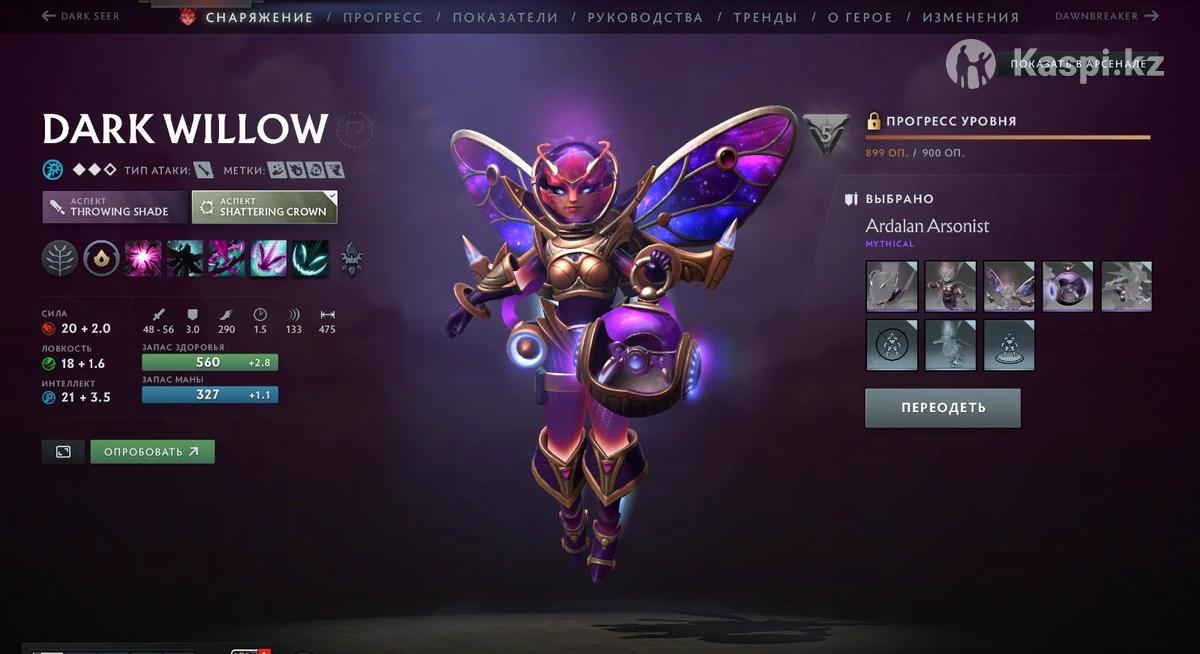Click the figure-on-pedestal slot thumbnail

coord(1008,345)
